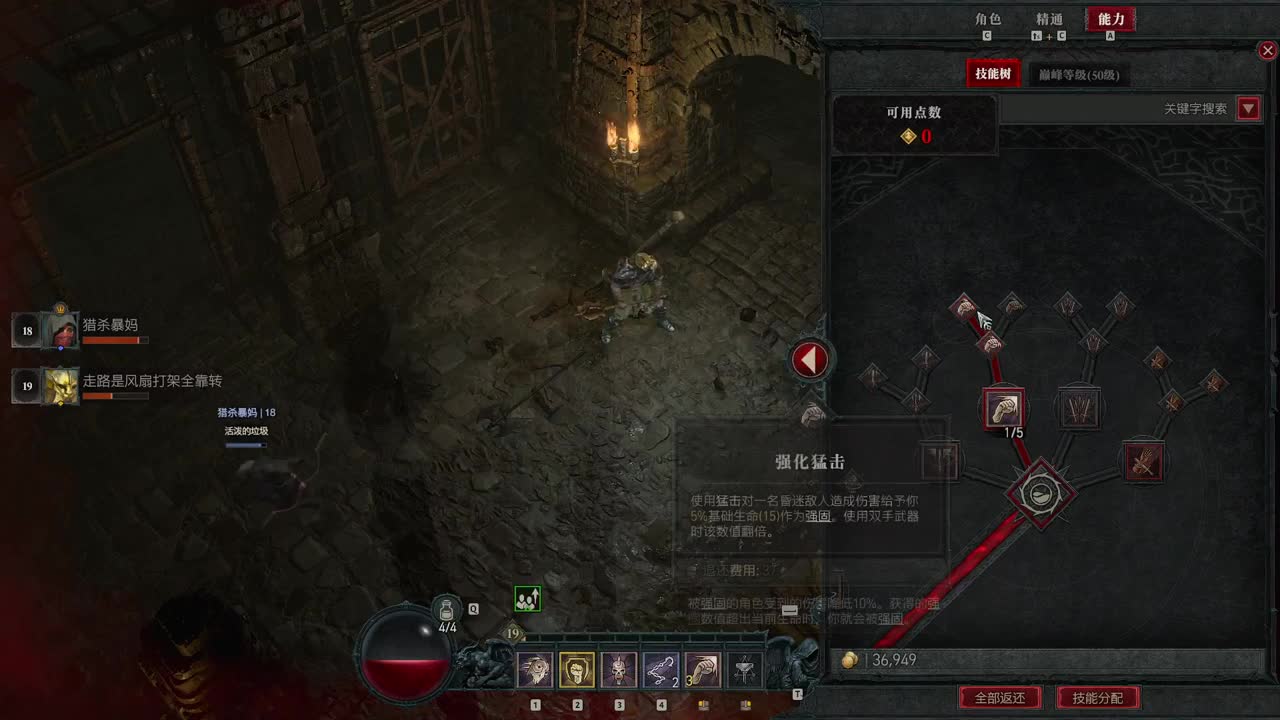Click the green party buff icon above the hotbar

point(527,597)
